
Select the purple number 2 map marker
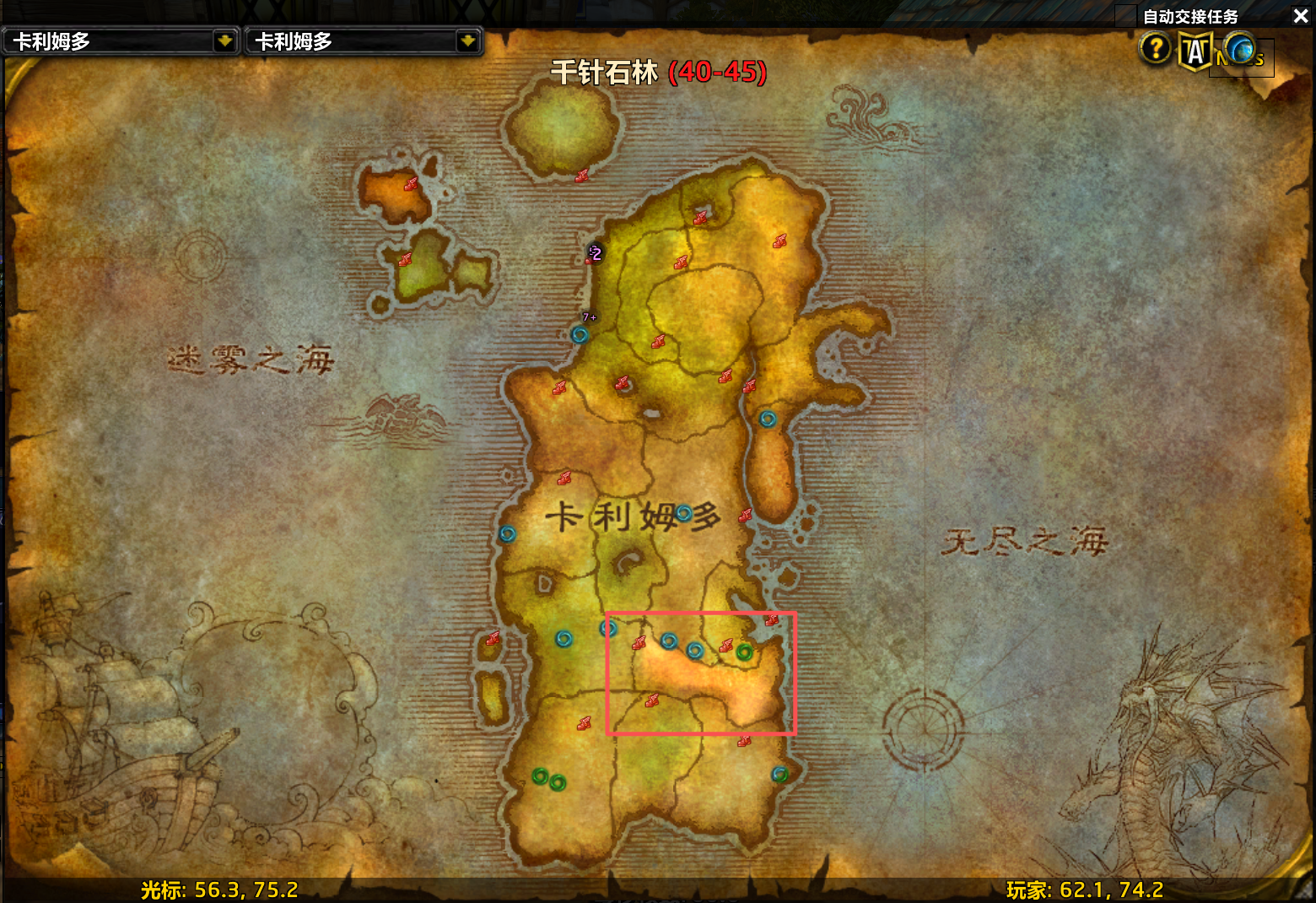coord(596,252)
